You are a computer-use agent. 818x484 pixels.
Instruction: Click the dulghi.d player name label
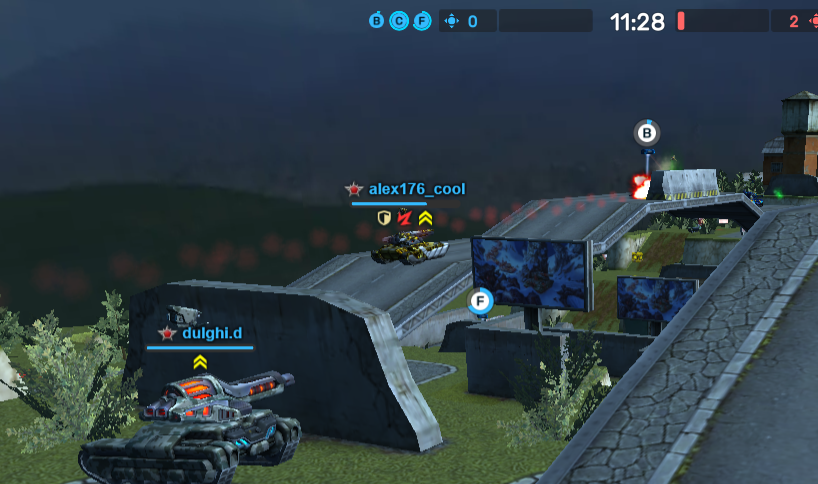pos(212,333)
